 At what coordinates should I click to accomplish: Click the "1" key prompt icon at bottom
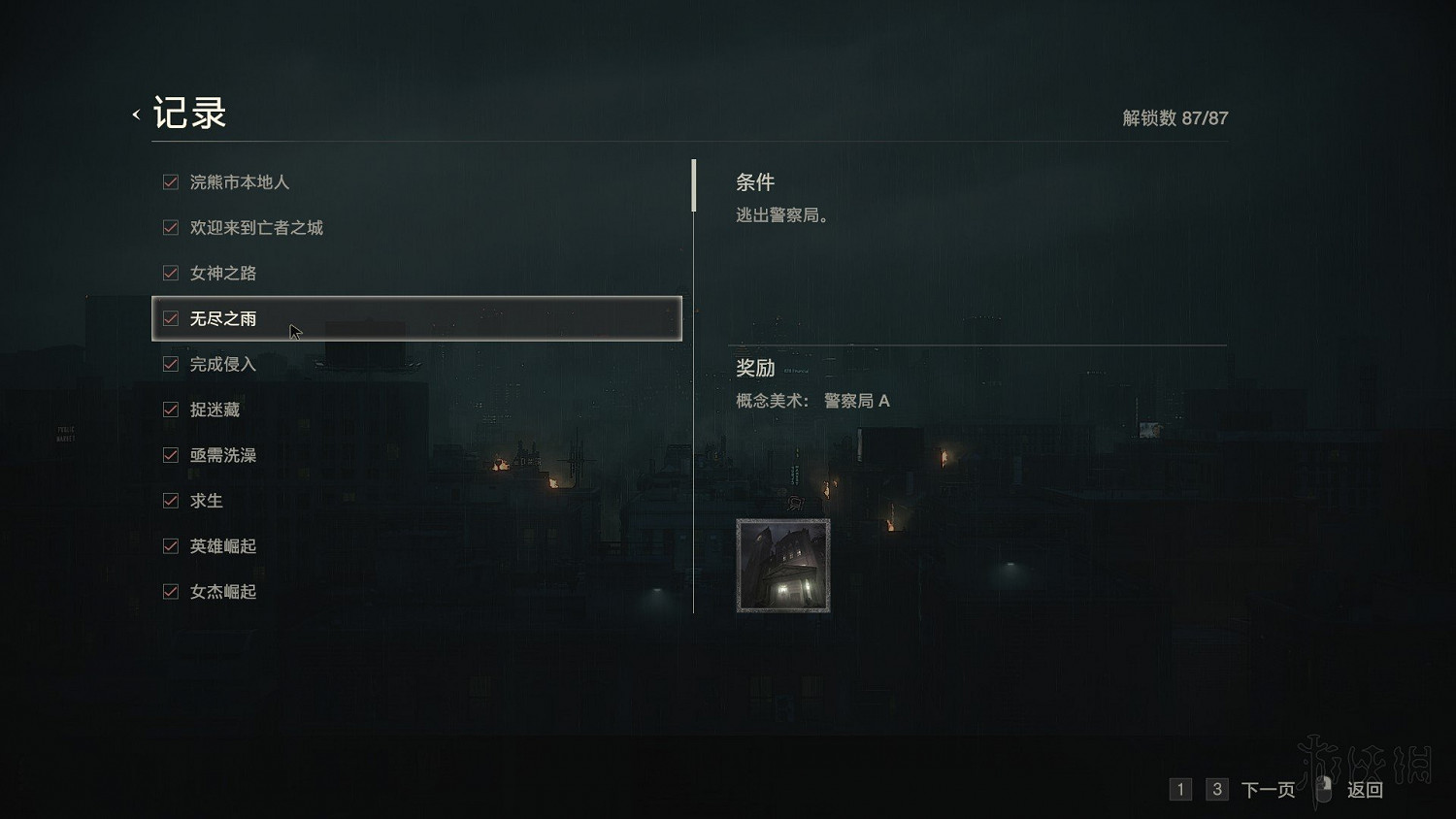pyautogui.click(x=1180, y=790)
